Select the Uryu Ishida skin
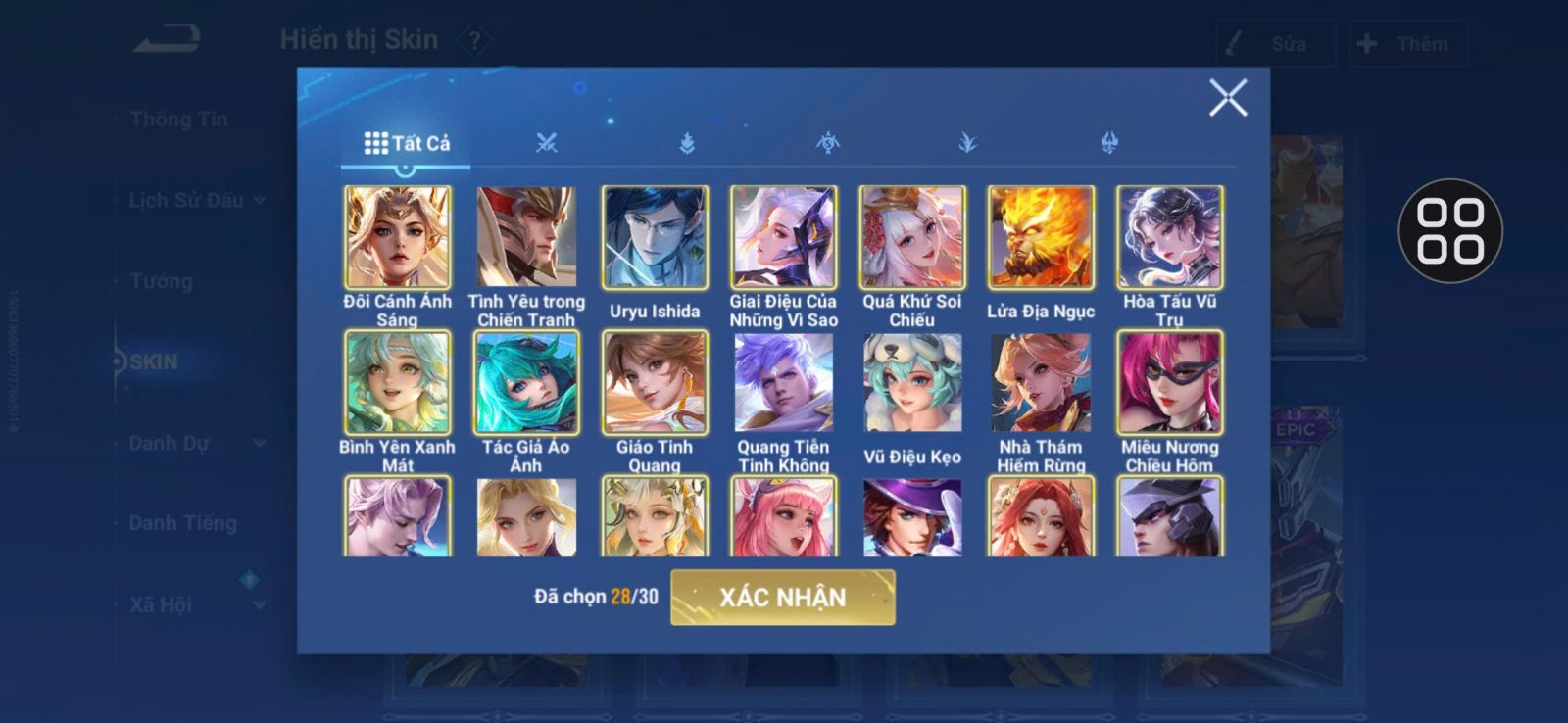The image size is (1568, 723). tap(655, 238)
